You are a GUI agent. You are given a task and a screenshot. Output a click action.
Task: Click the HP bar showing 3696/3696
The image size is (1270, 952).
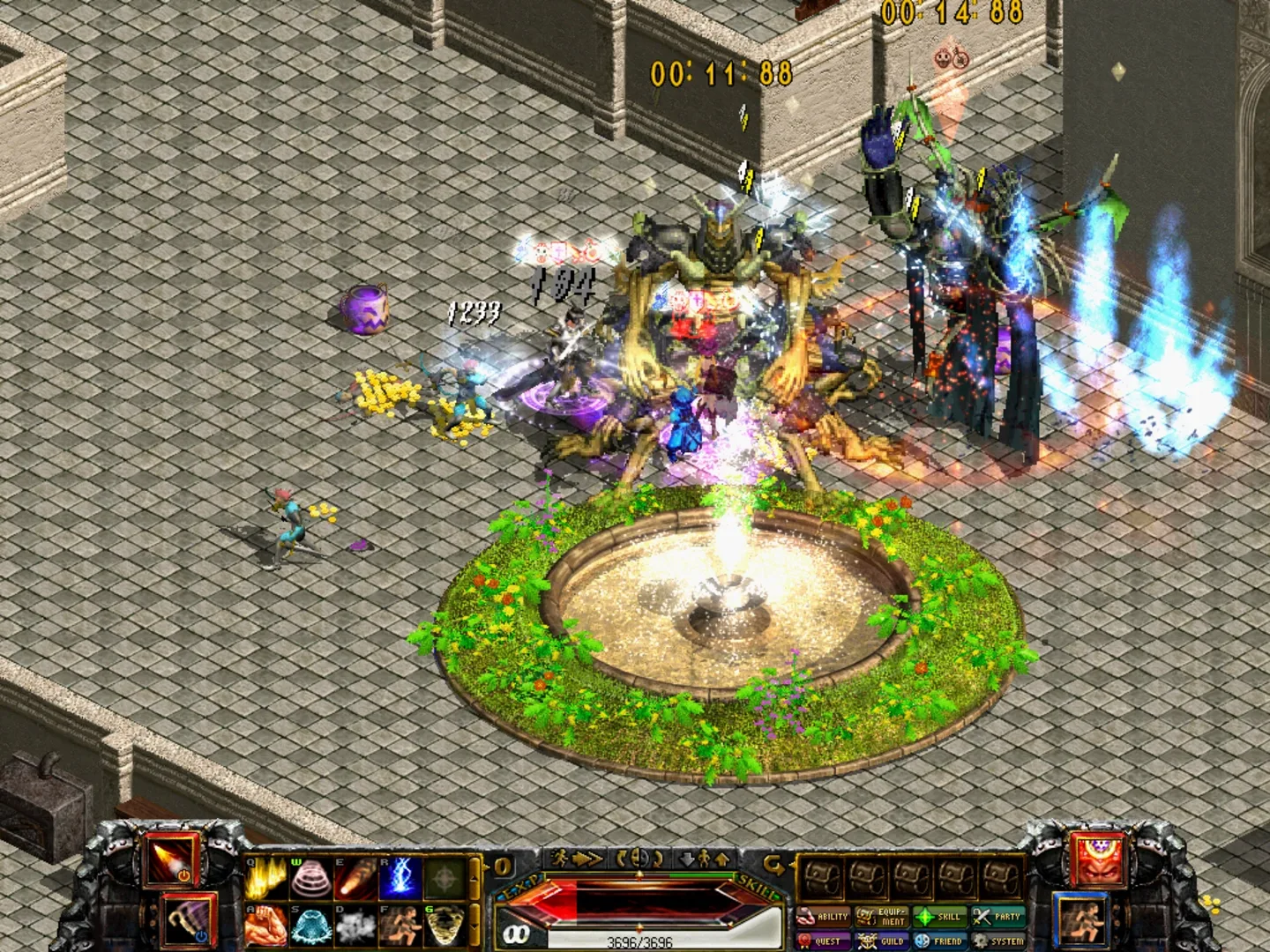pyautogui.click(x=639, y=940)
